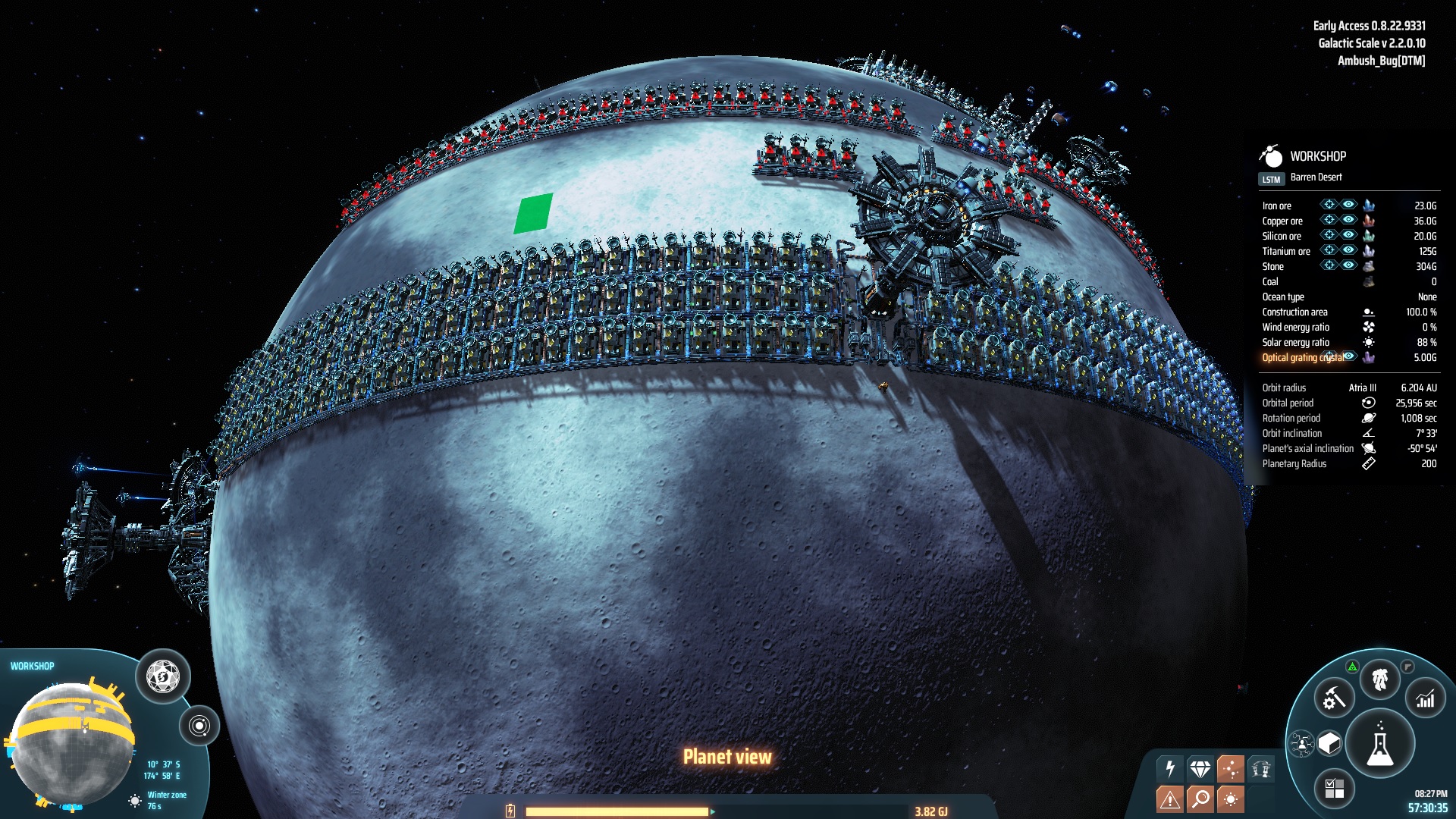Open the white cube inventory button
Viewport: 1456px width, 819px height.
coord(1329,743)
